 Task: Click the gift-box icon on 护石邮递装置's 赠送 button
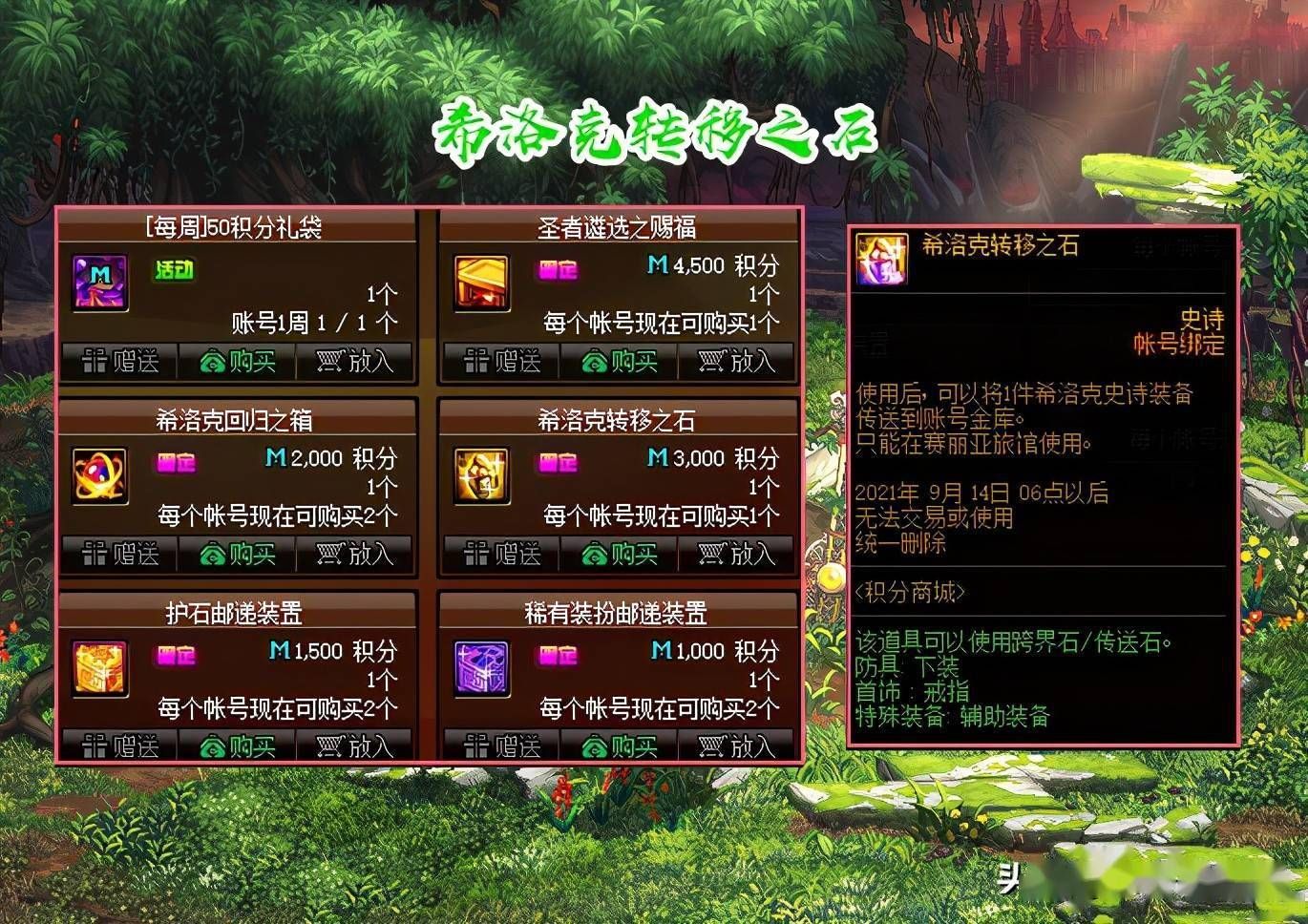coord(97,745)
